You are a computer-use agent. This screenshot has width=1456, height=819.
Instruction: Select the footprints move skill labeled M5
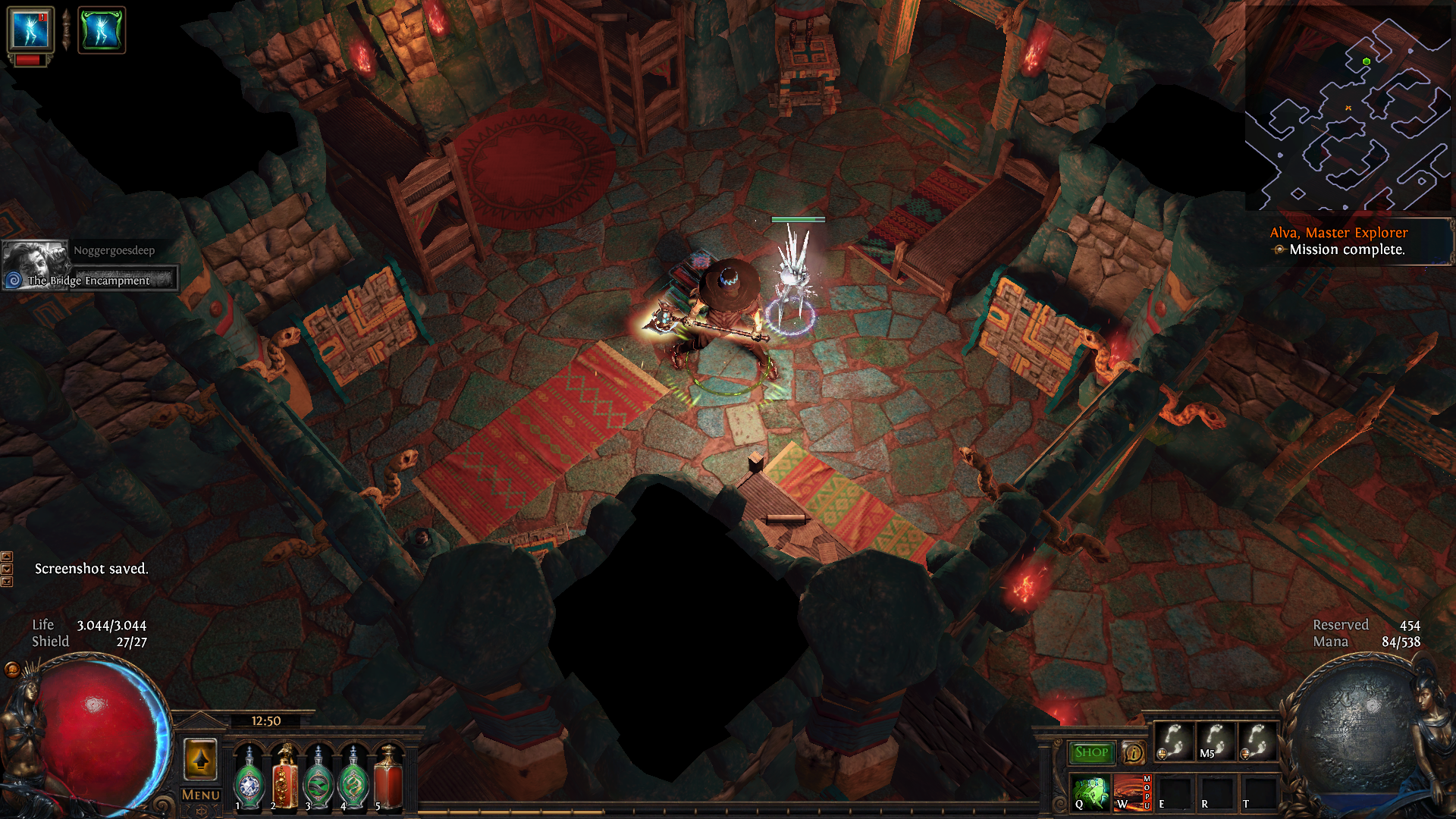pos(1216,741)
